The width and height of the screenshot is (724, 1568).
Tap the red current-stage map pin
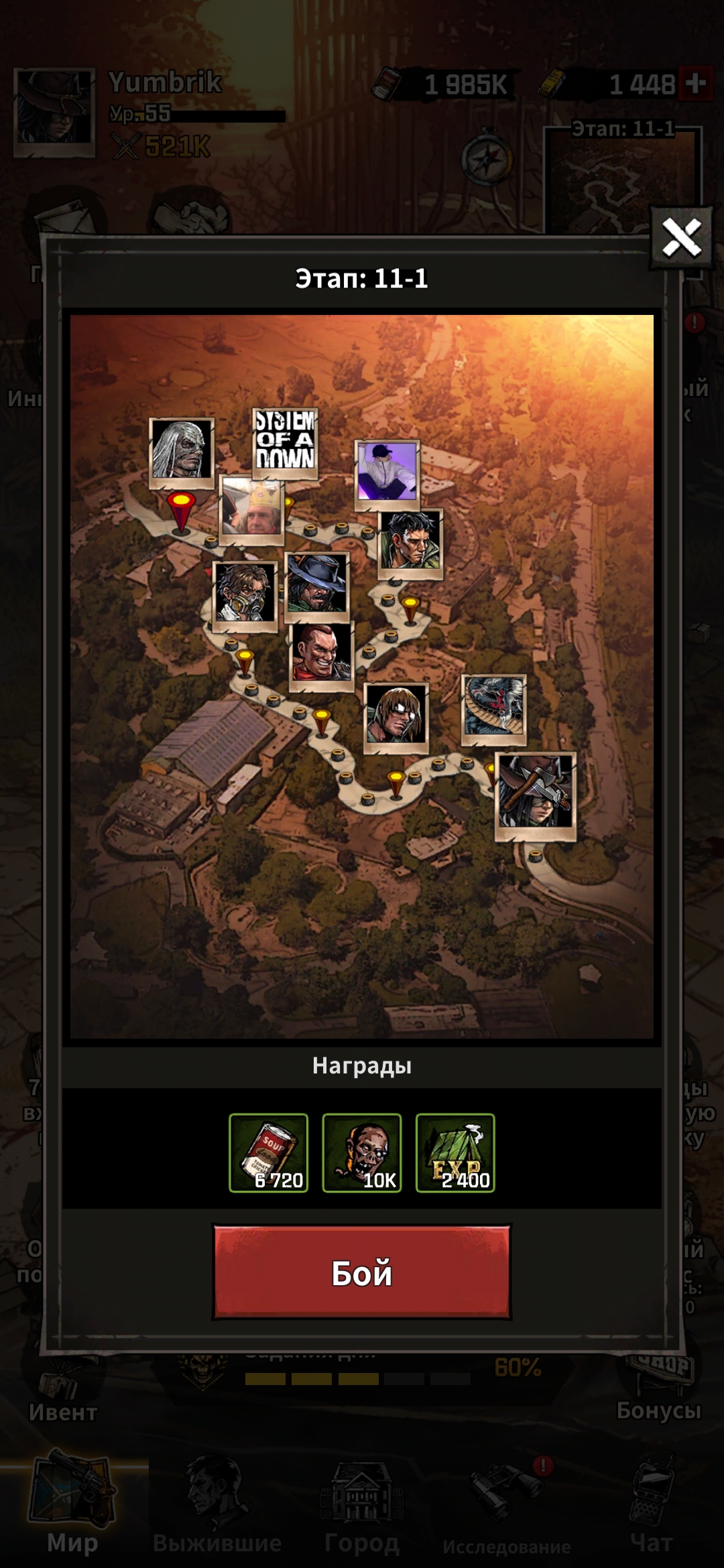[180, 511]
